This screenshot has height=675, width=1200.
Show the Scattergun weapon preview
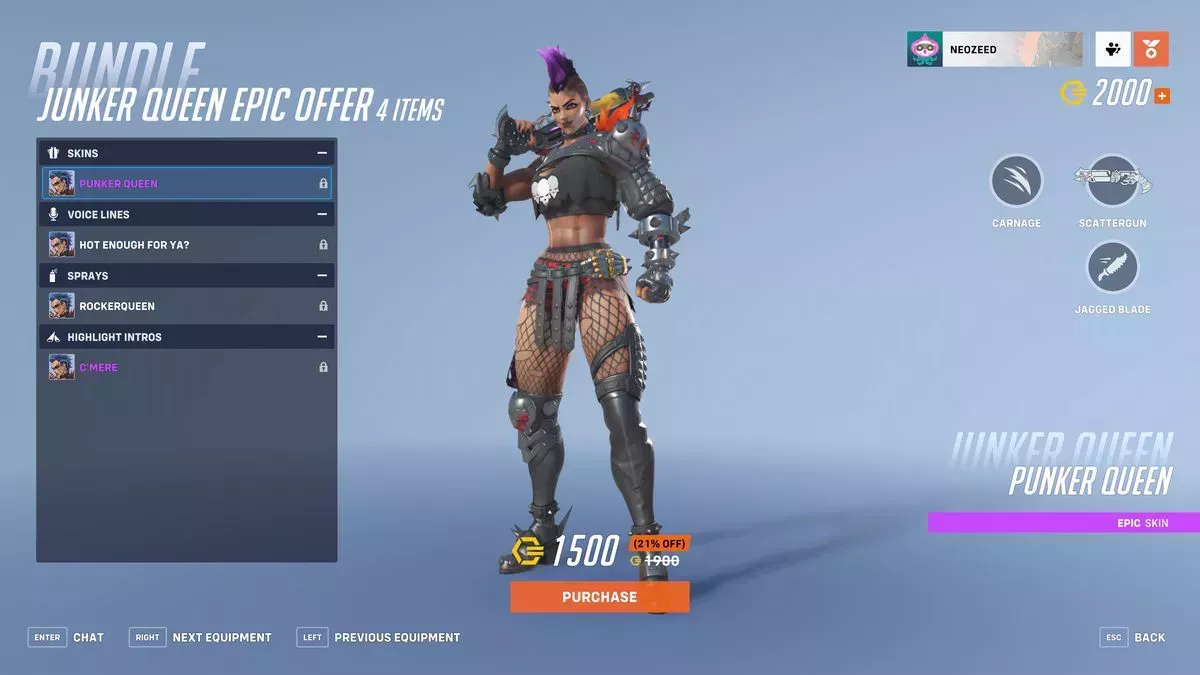pos(1112,183)
